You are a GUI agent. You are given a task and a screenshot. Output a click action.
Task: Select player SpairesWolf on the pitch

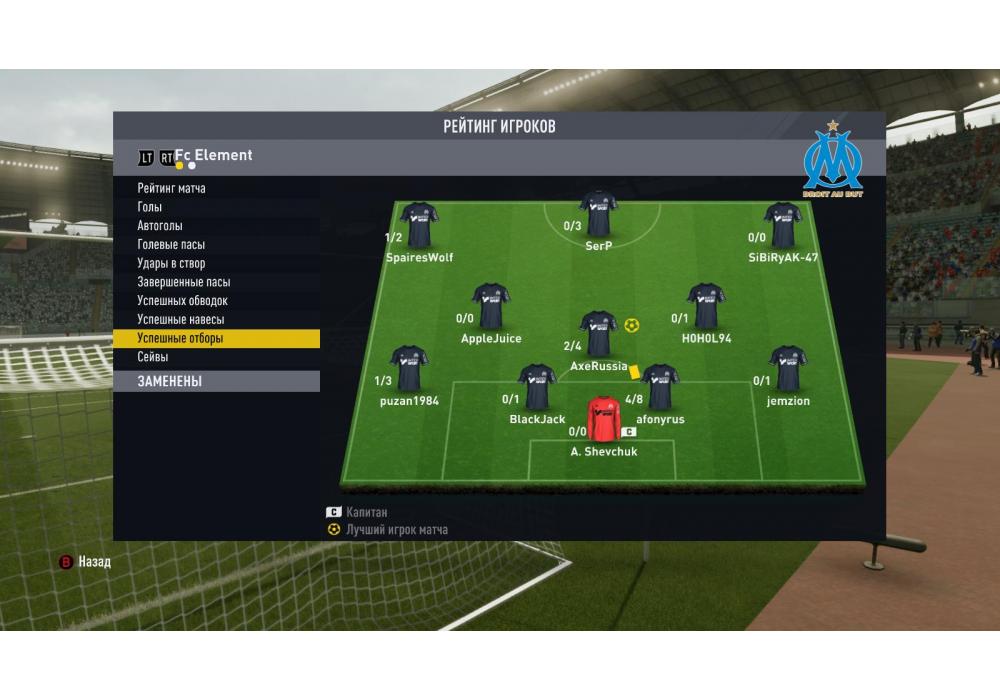coord(419,226)
